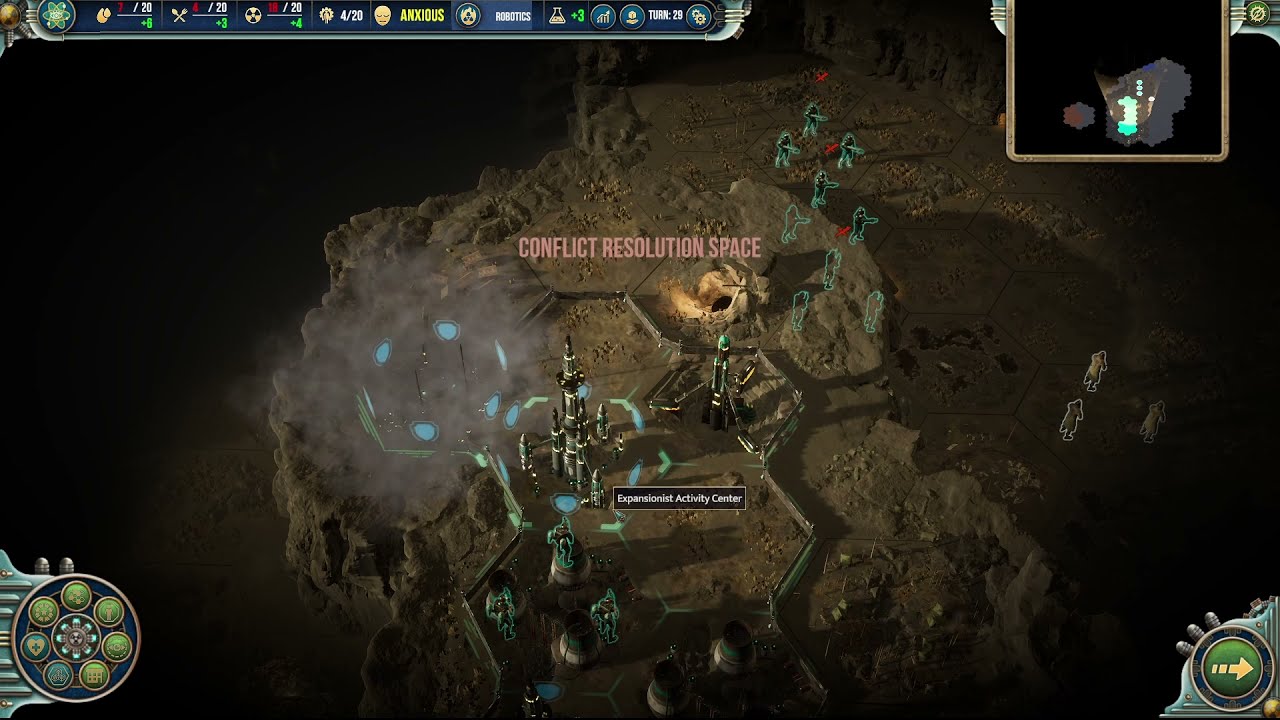Click the radiation research icon beside Robotics
1280x720 pixels.
(x=467, y=16)
